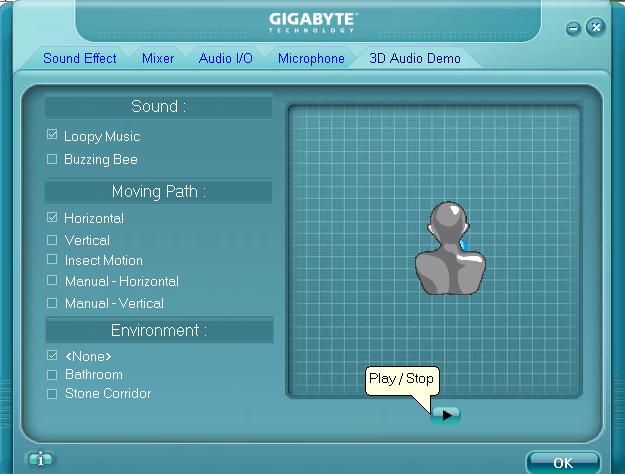Open the Mixer tab
The width and height of the screenshot is (625, 474).
[x=158, y=59]
